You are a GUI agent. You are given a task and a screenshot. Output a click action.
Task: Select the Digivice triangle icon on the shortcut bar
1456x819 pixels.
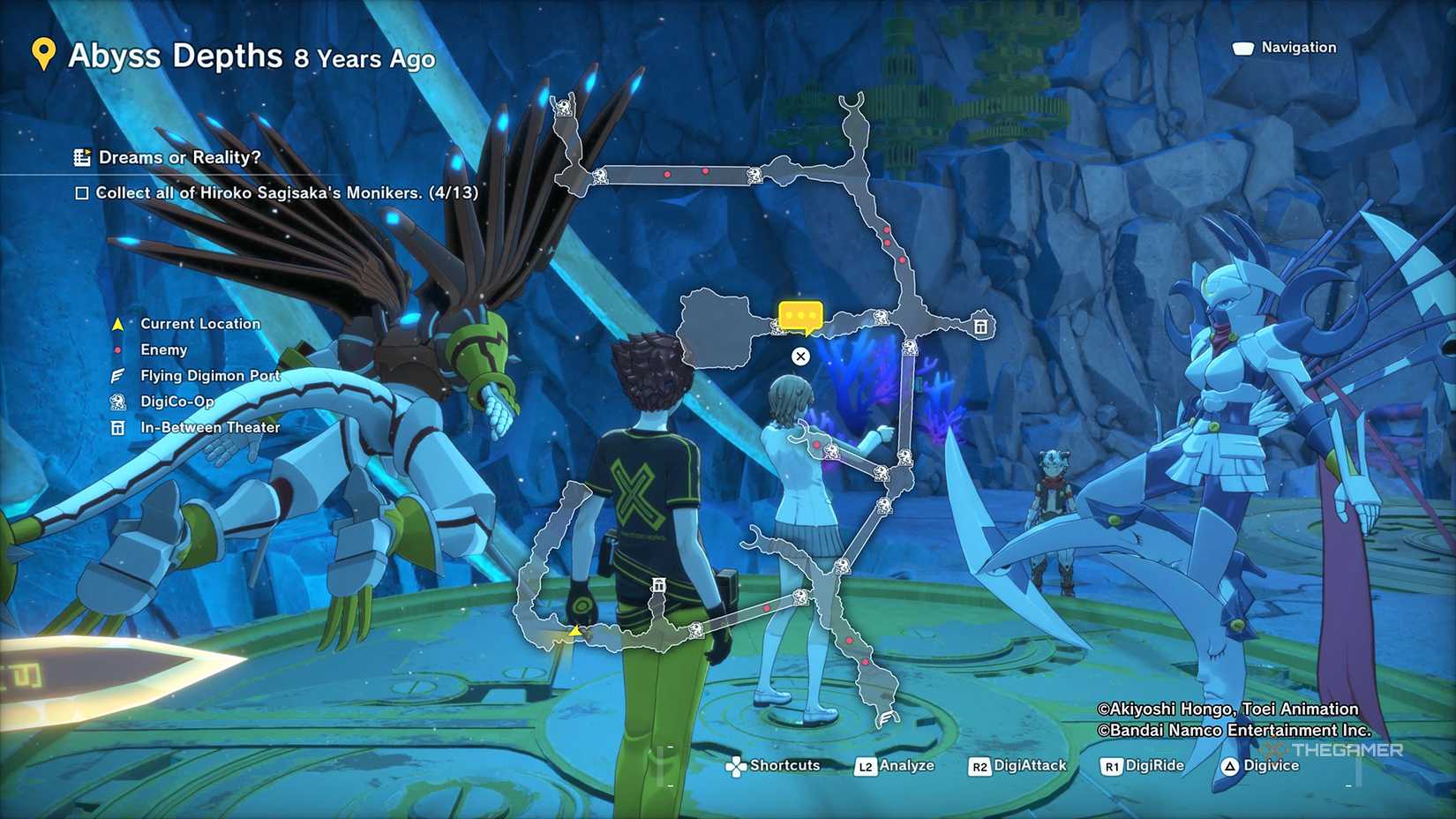point(1229,766)
